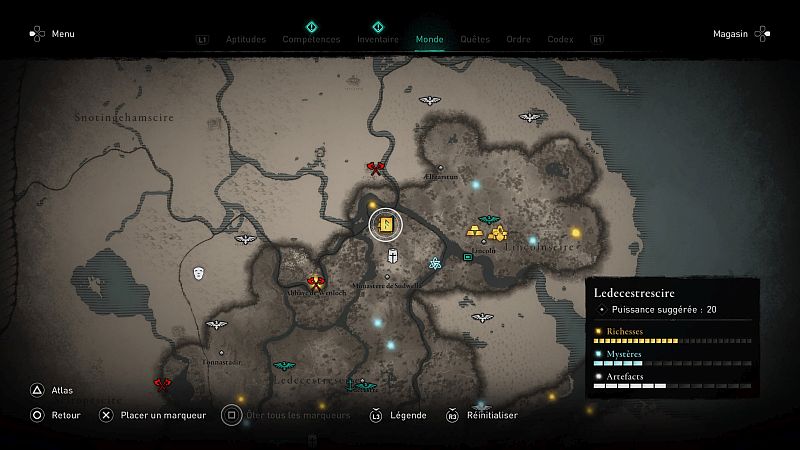Viewport: 800px width, 450px height.
Task: Select the highlighted yellow quest marker
Action: pos(386,223)
